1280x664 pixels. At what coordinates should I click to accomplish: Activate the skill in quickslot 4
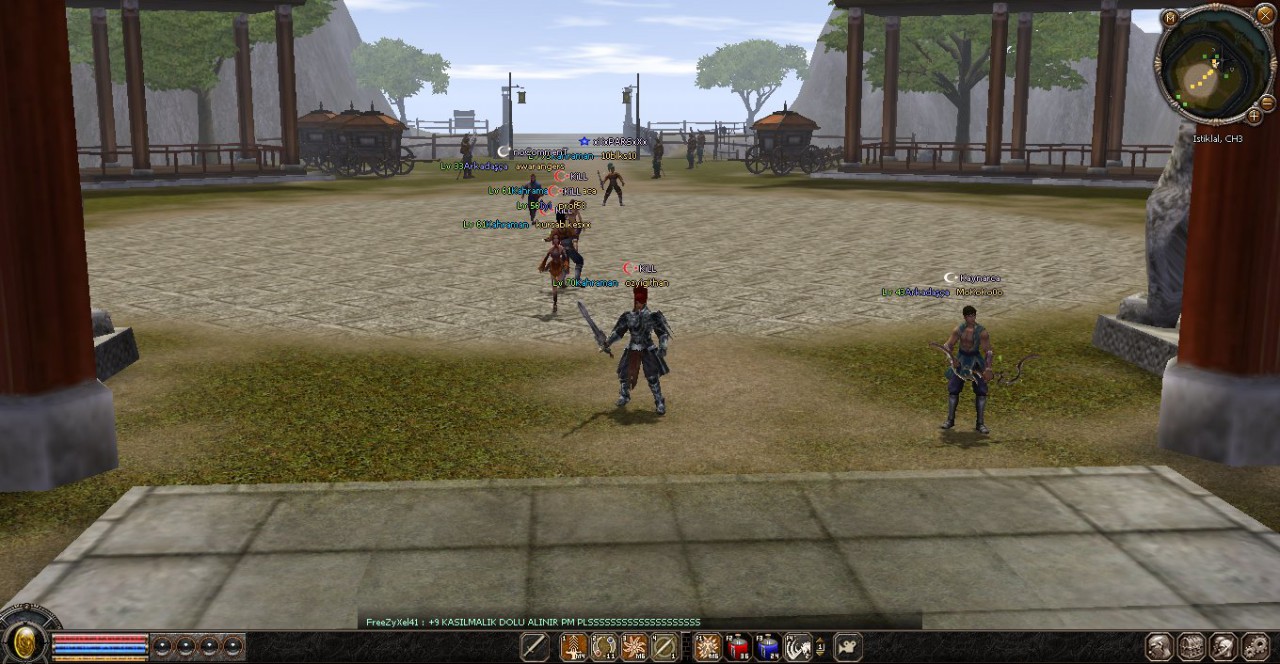pos(664,647)
